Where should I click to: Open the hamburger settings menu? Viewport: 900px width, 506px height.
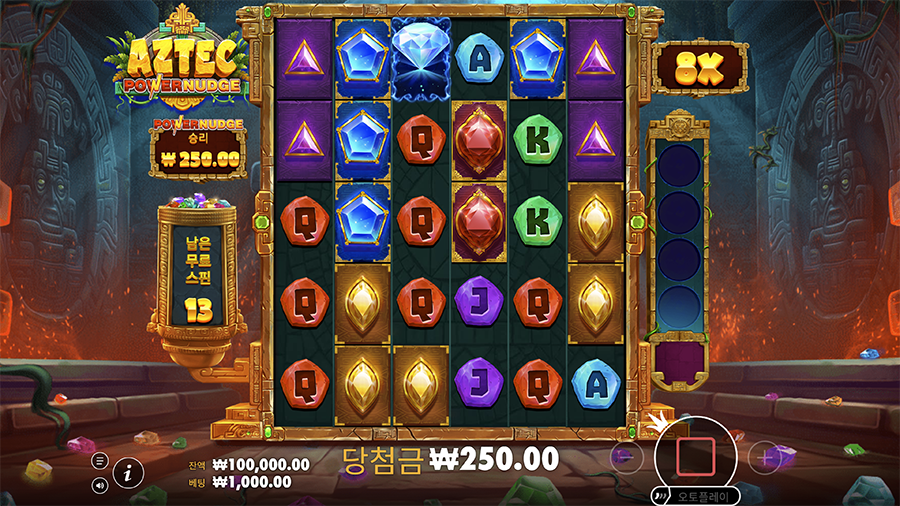point(100,461)
